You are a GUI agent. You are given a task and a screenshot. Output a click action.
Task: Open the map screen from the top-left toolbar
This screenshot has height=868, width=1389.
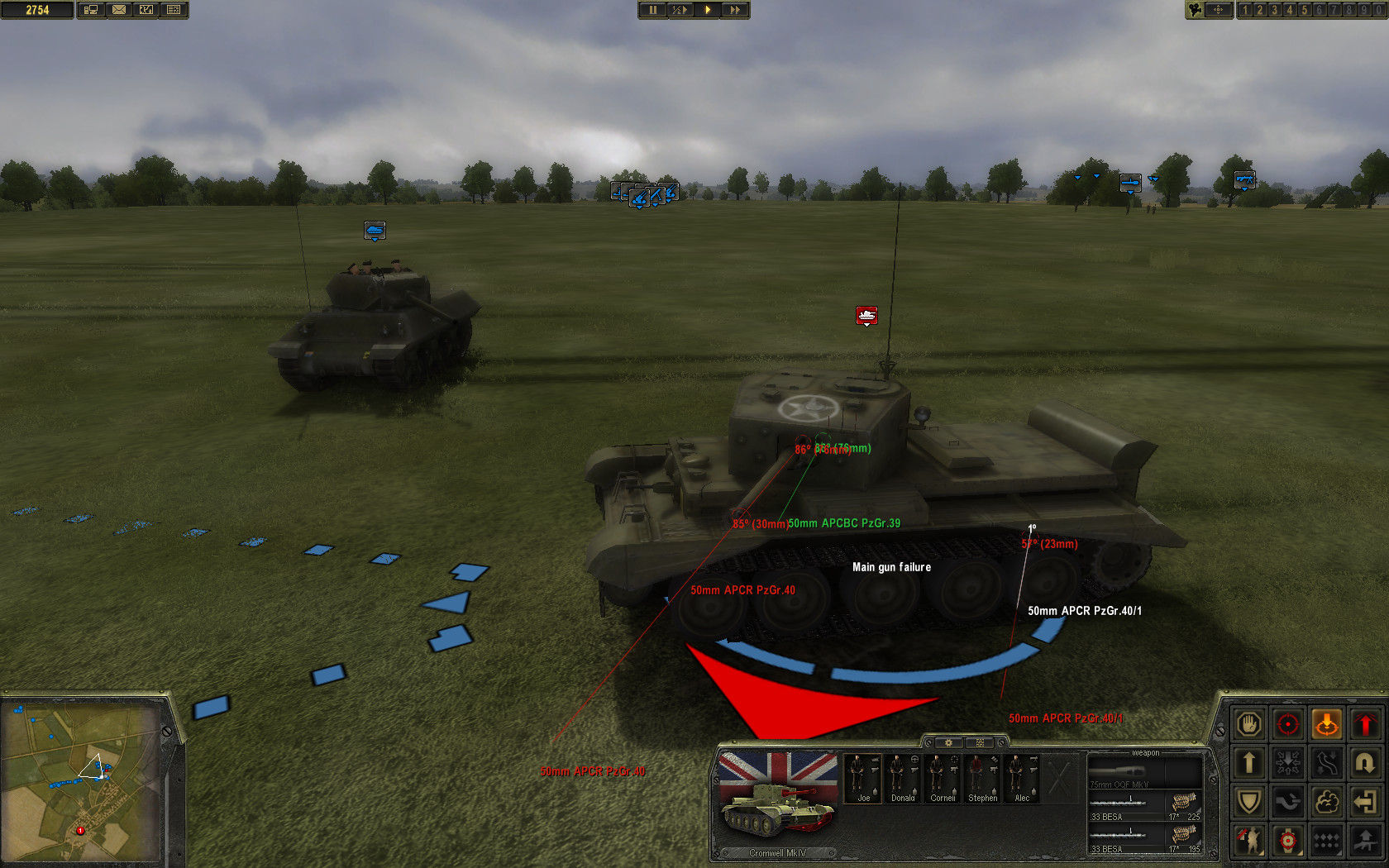point(146,10)
